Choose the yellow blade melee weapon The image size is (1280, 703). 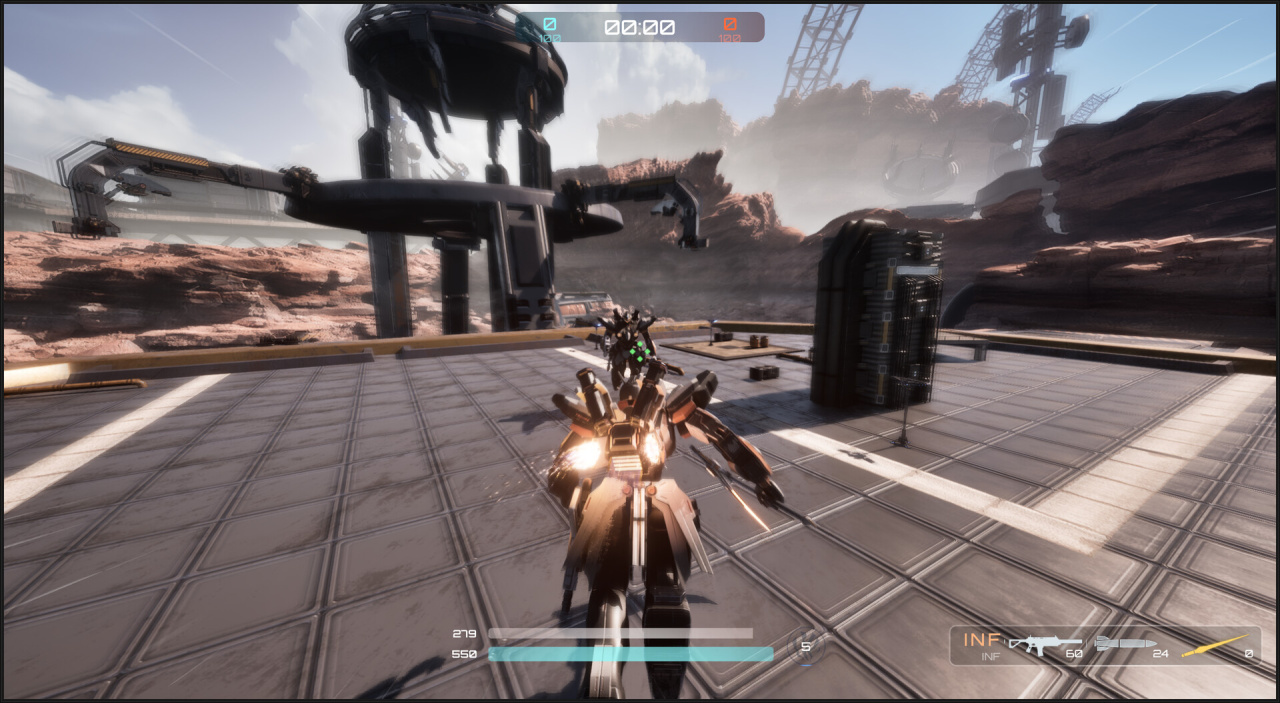pyautogui.click(x=1214, y=645)
